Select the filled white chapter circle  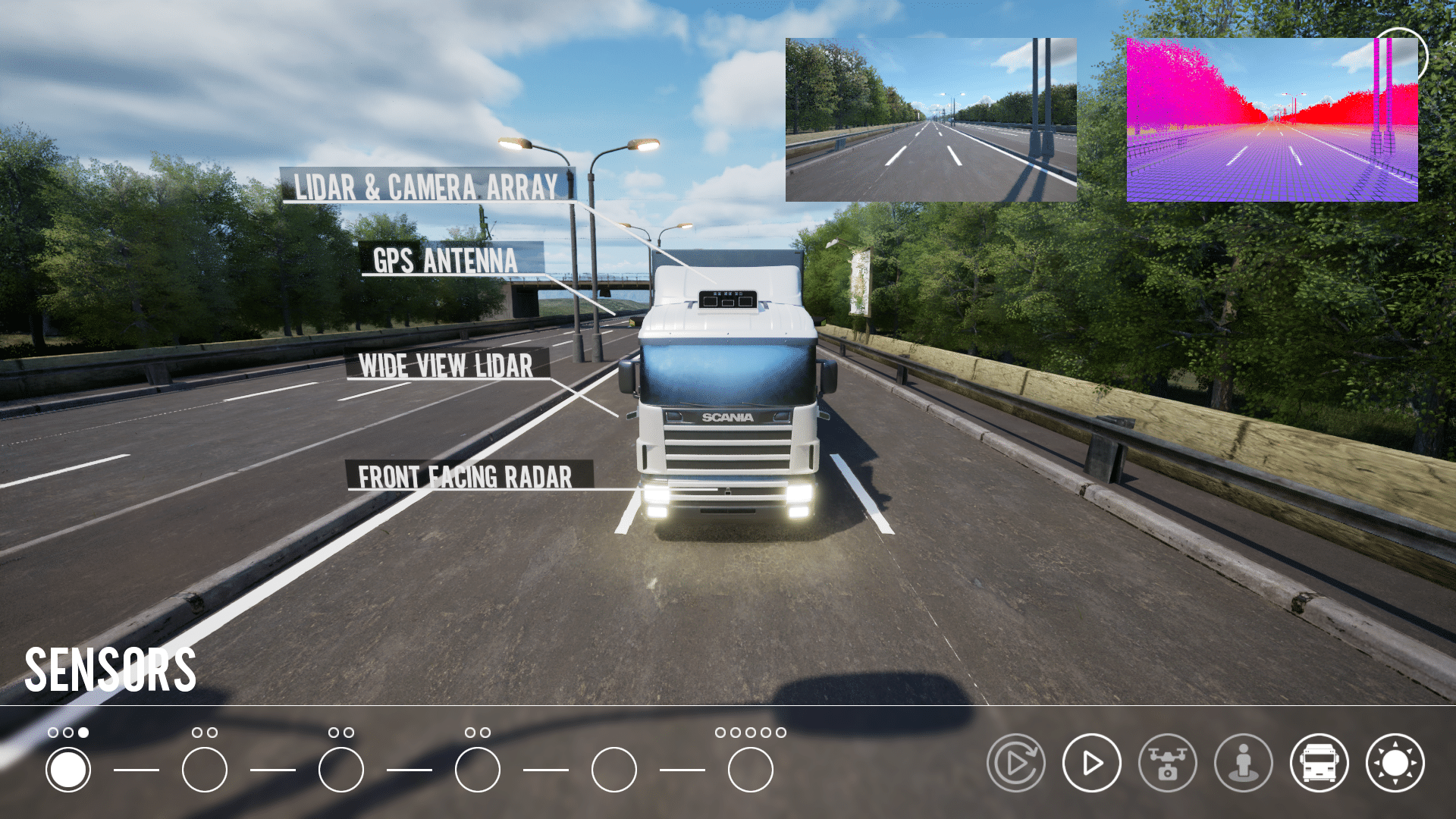(68, 770)
